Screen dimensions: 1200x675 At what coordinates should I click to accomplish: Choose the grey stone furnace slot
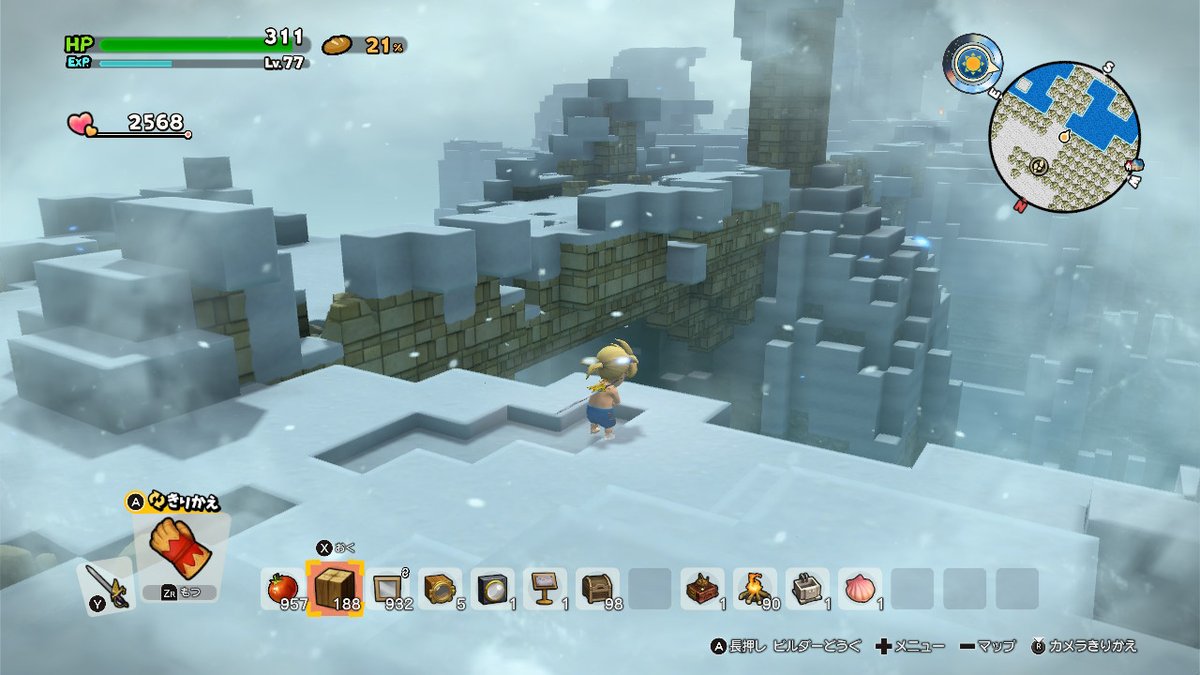click(x=807, y=588)
